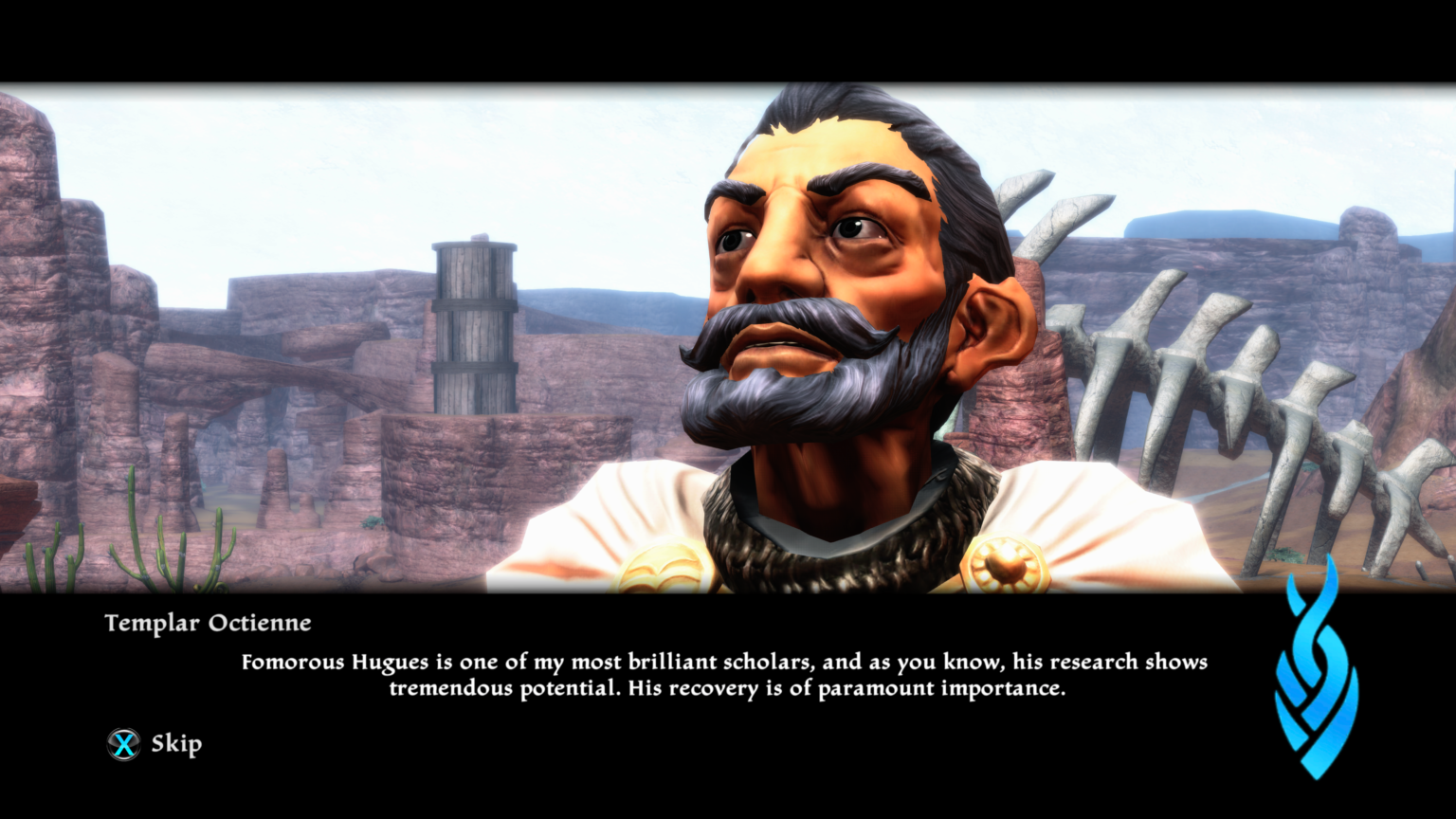Click the circular X badge beside Skip
Image resolution: width=1456 pixels, height=819 pixels.
click(x=122, y=743)
